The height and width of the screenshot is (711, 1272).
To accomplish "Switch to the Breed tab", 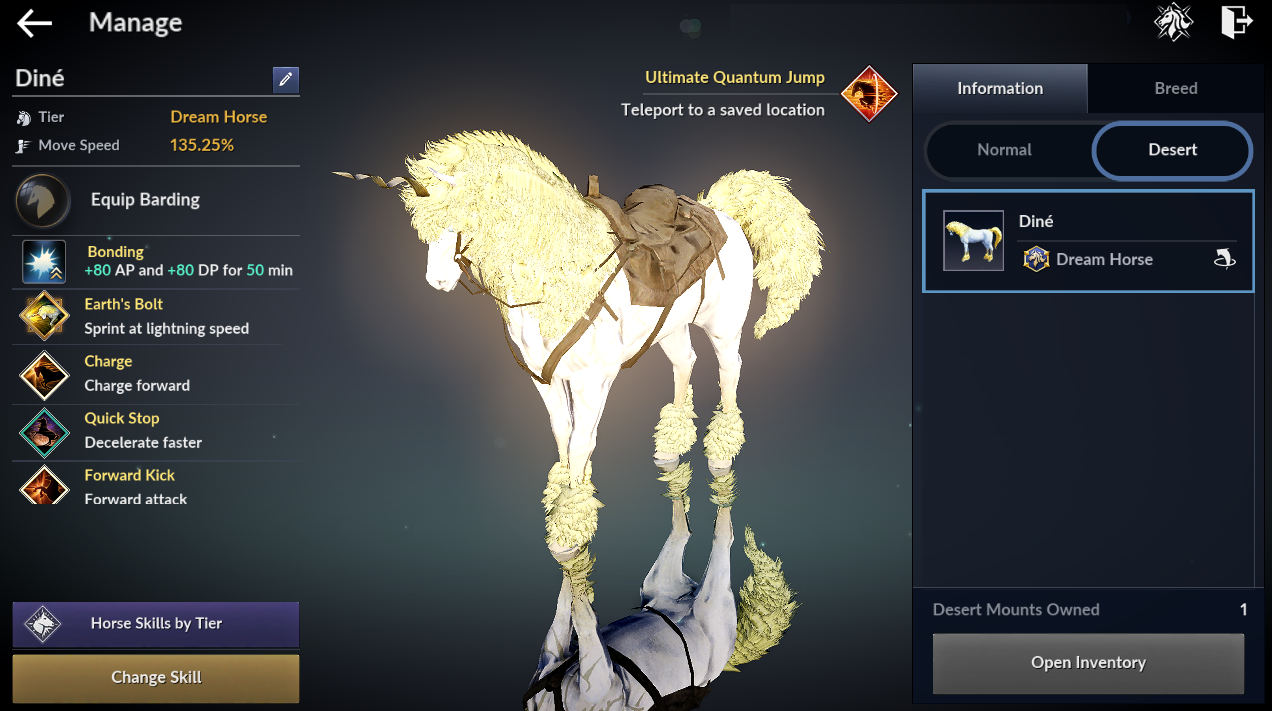I will coord(1175,89).
